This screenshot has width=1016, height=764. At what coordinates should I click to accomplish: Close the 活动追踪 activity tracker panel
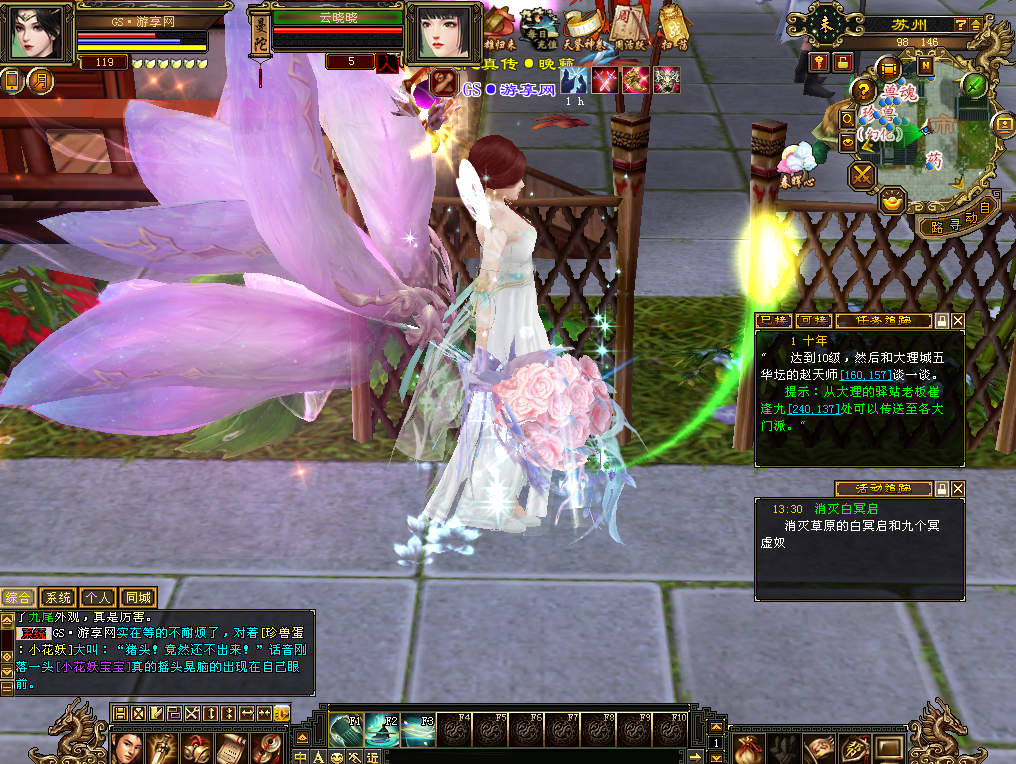958,489
